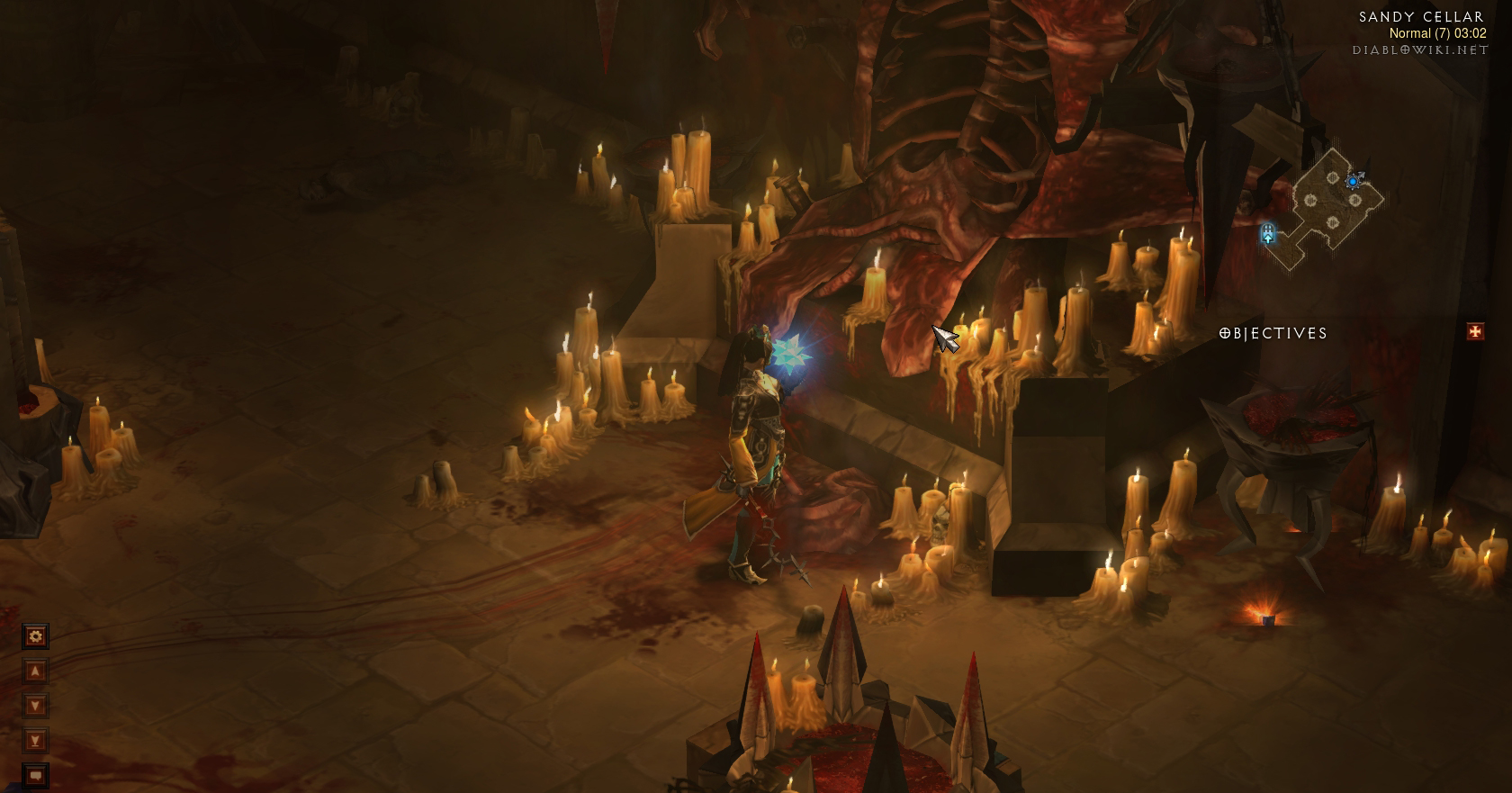1512x793 pixels.
Task: Open the chat speech bubble button
Action: point(35,774)
